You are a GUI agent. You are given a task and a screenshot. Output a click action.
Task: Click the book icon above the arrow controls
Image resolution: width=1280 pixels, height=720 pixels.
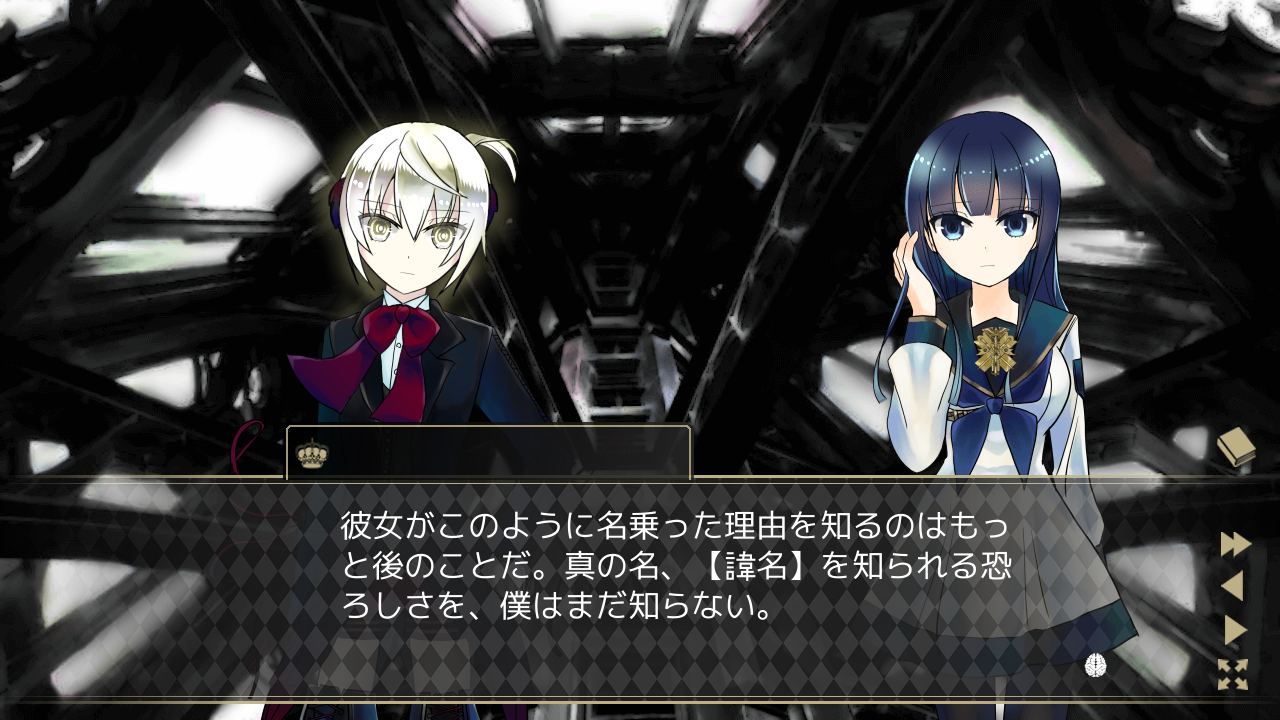pos(1237,448)
